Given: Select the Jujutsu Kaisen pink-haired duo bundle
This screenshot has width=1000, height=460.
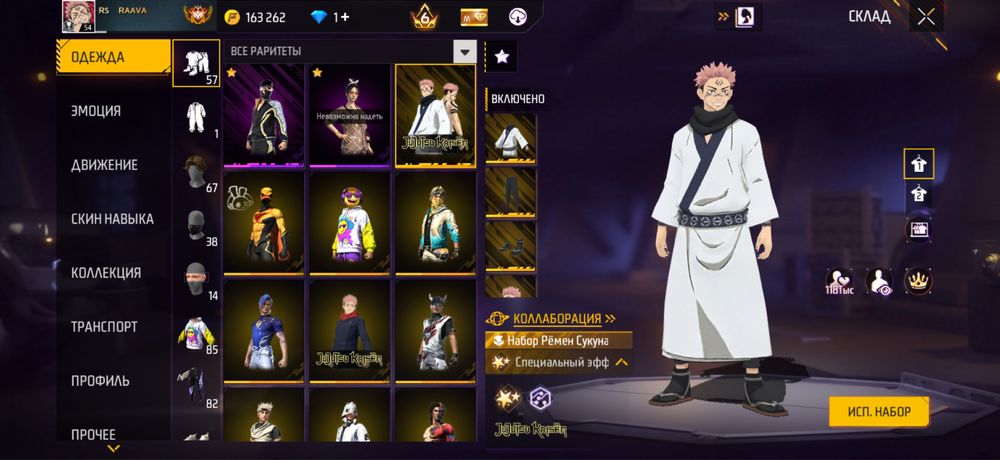Looking at the screenshot, I should 435,115.
